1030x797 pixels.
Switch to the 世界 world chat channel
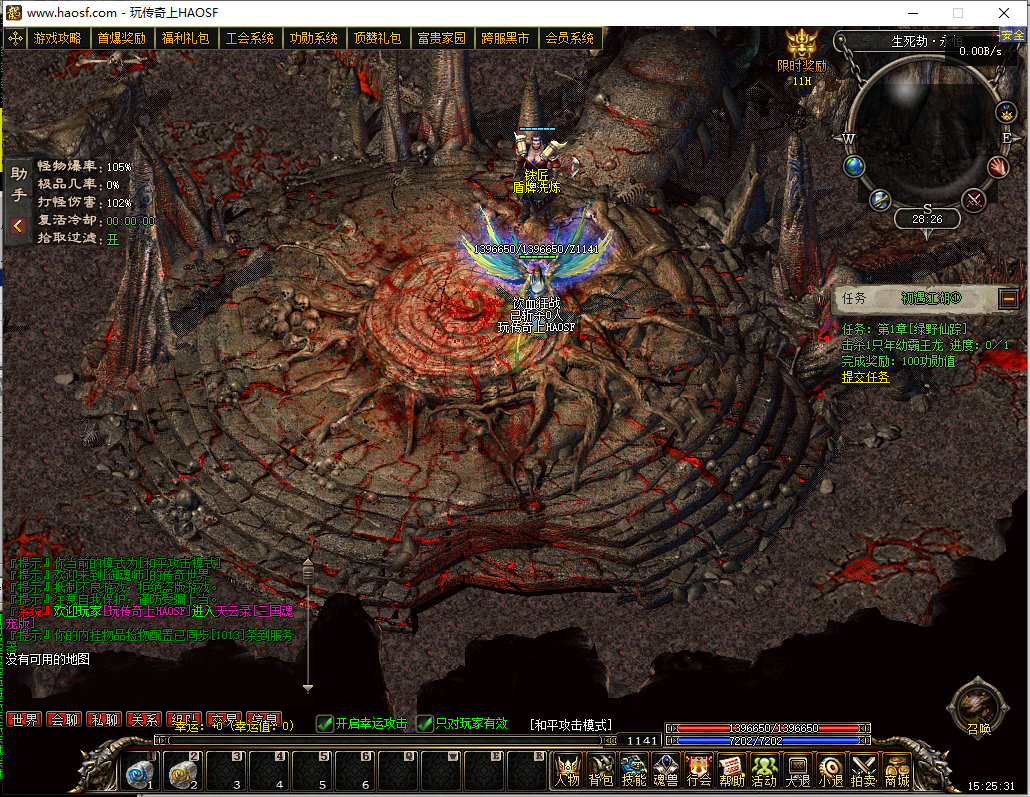click(x=23, y=719)
